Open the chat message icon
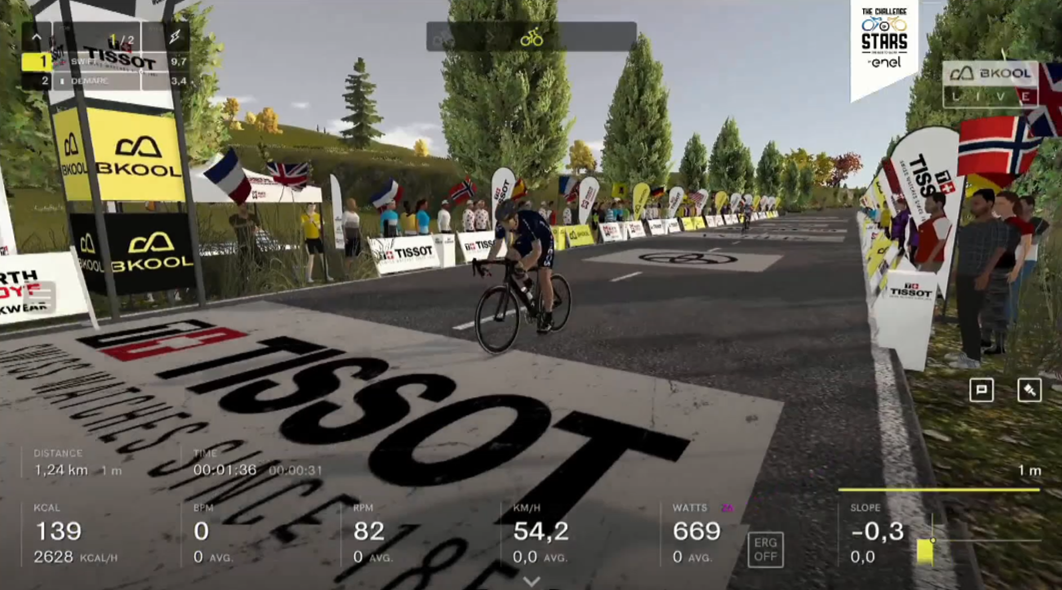This screenshot has height=590, width=1062. click(x=981, y=390)
